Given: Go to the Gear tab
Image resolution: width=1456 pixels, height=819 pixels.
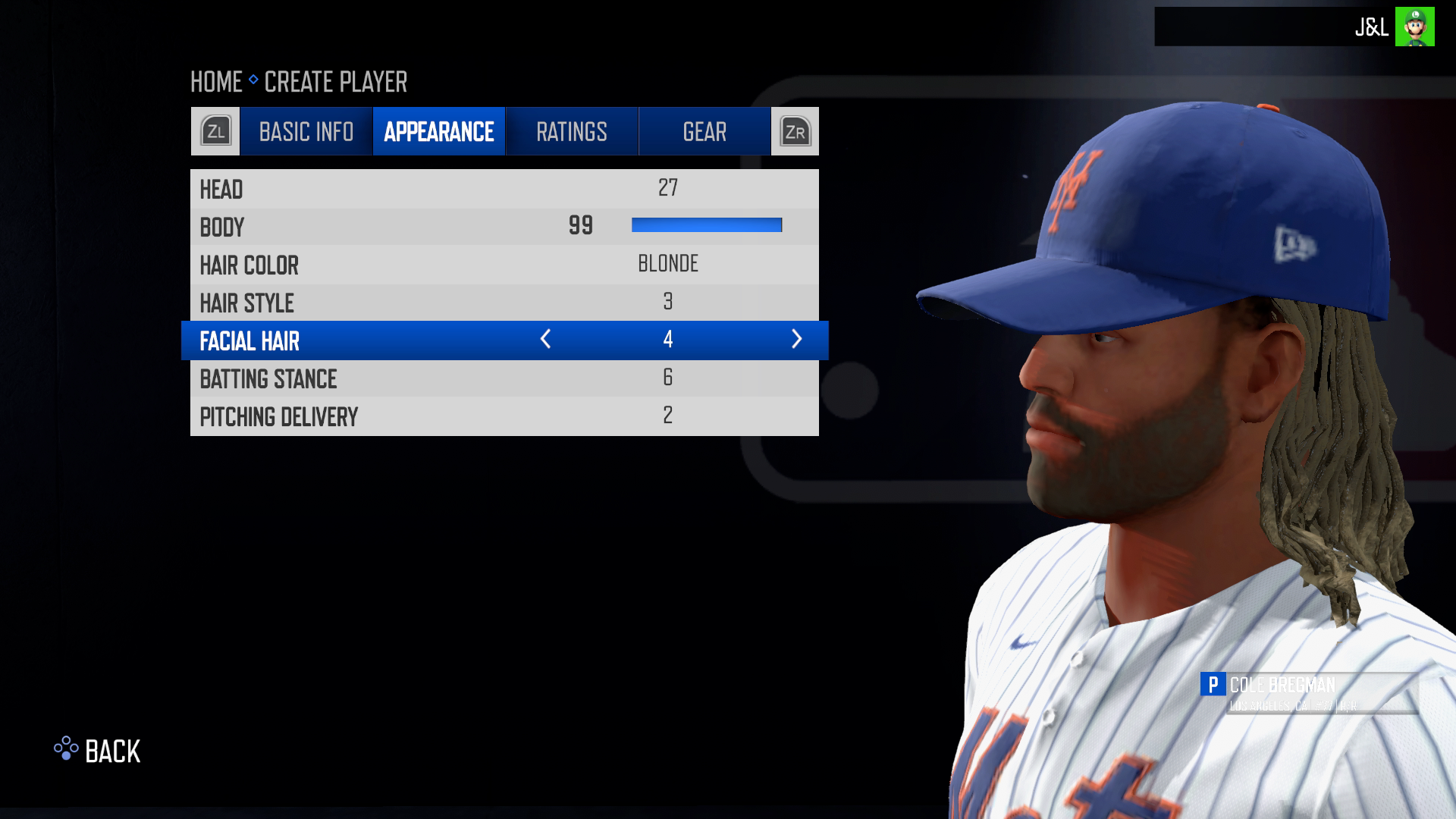Looking at the screenshot, I should pos(704,132).
